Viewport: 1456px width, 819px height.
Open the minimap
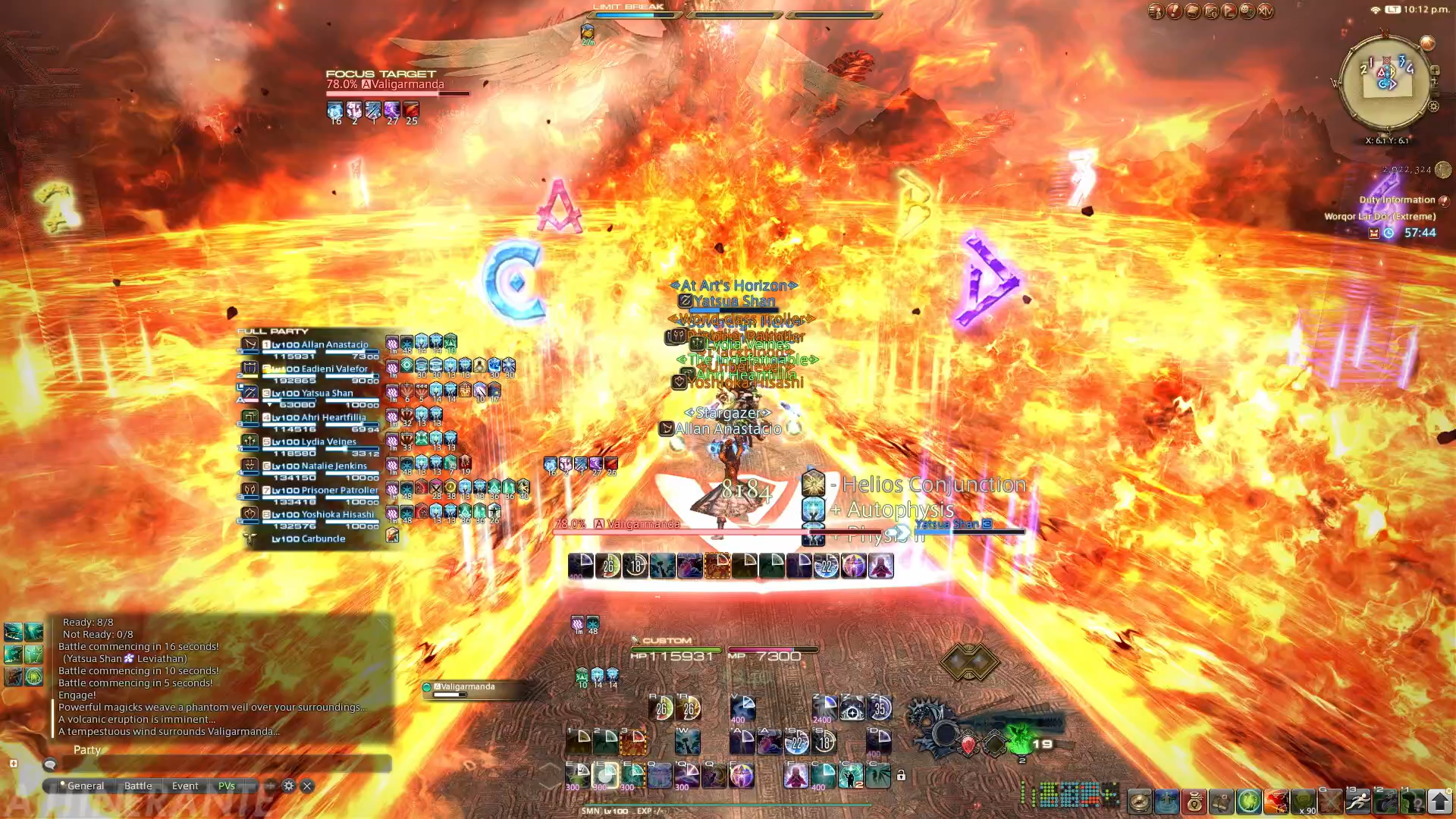(x=1386, y=82)
